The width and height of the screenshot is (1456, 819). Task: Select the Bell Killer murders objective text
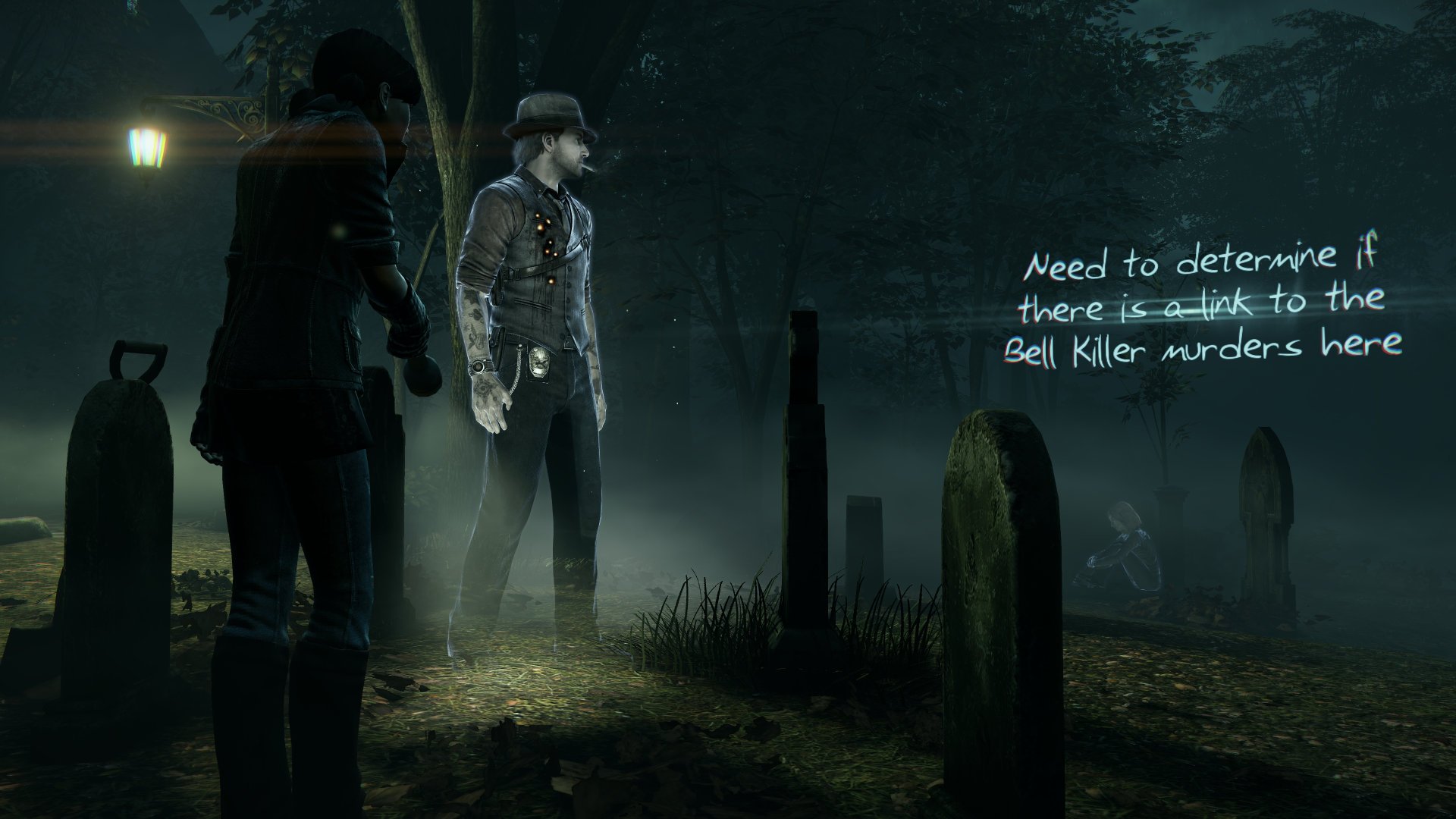tap(1200, 309)
